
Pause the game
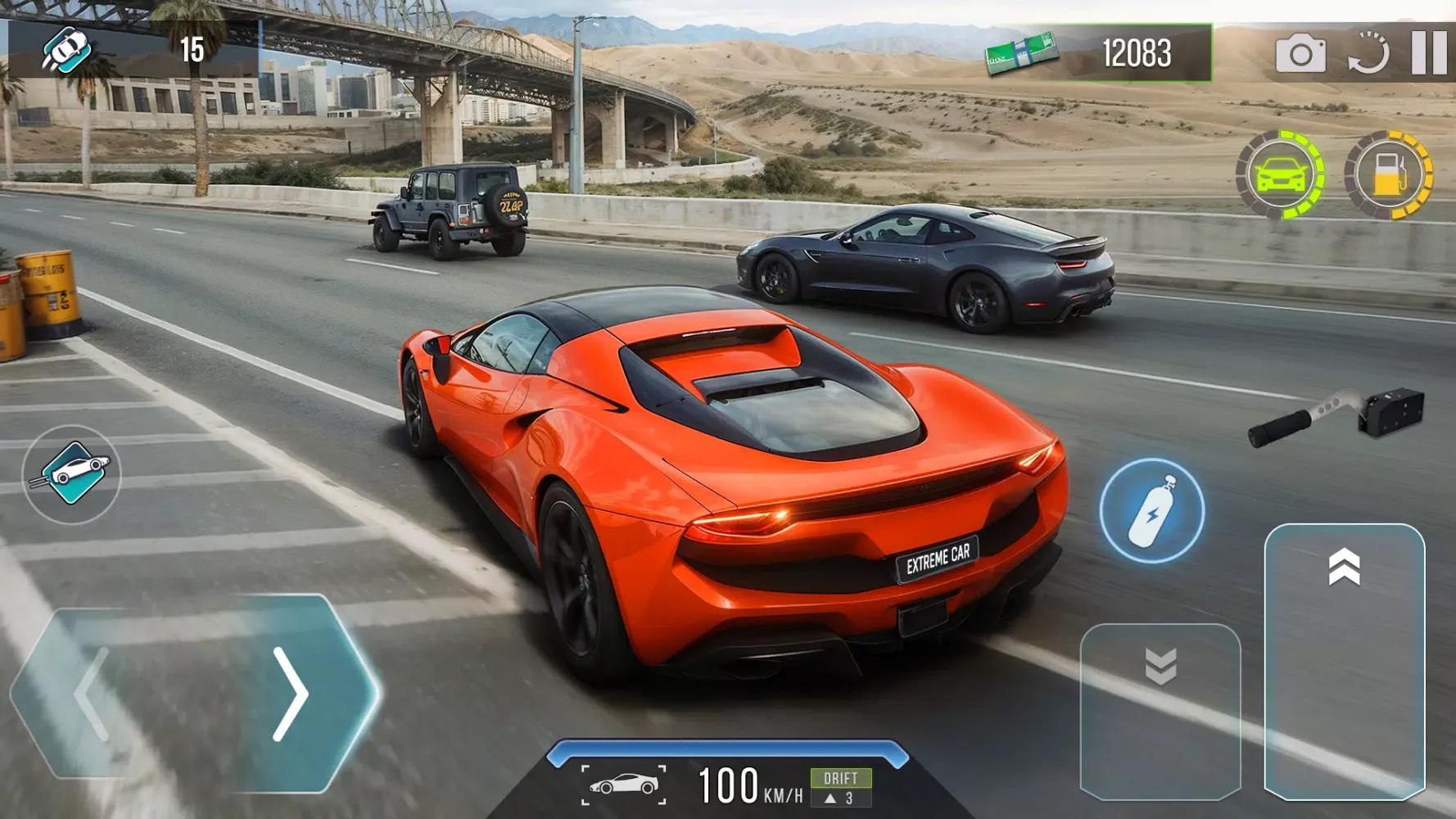(x=1429, y=53)
